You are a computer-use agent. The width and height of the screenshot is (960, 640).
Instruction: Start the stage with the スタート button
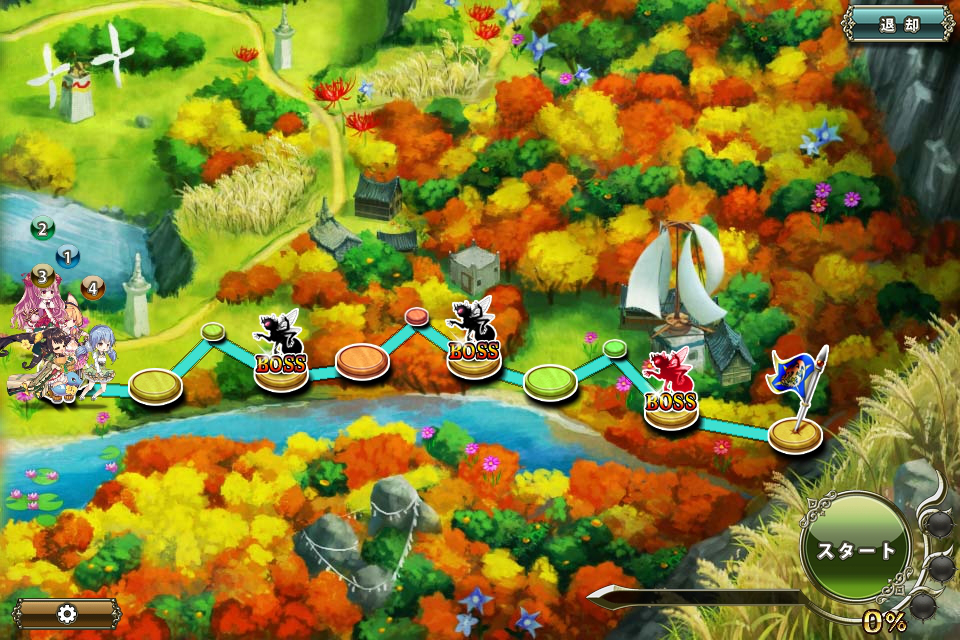pyautogui.click(x=855, y=549)
